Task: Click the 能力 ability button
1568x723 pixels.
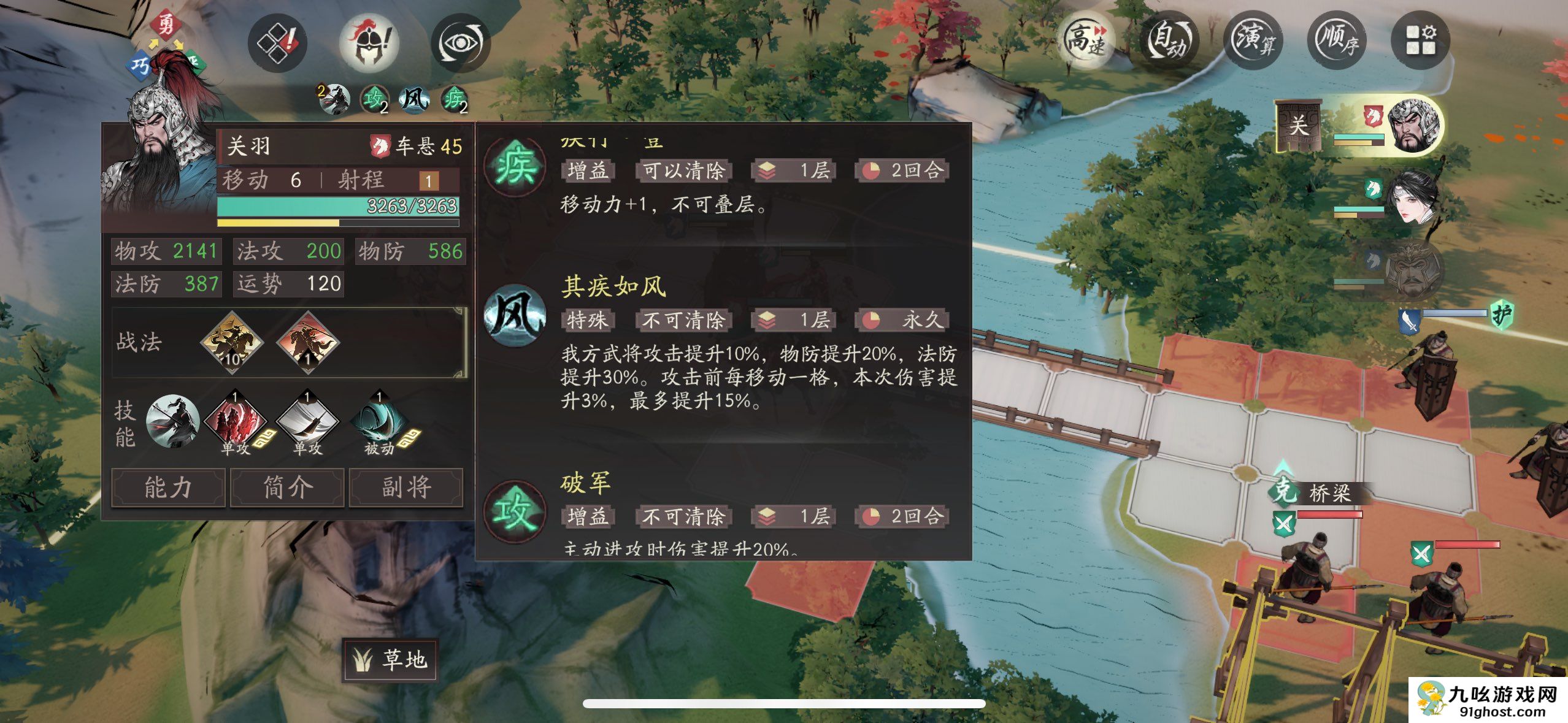Action: tap(167, 488)
